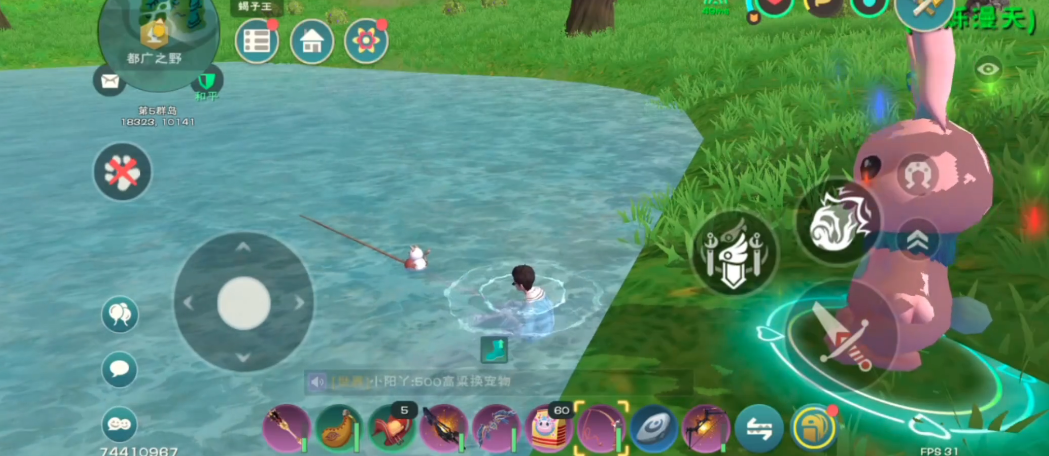Open the balloons icon button
The height and width of the screenshot is (456, 1049).
coord(120,314)
